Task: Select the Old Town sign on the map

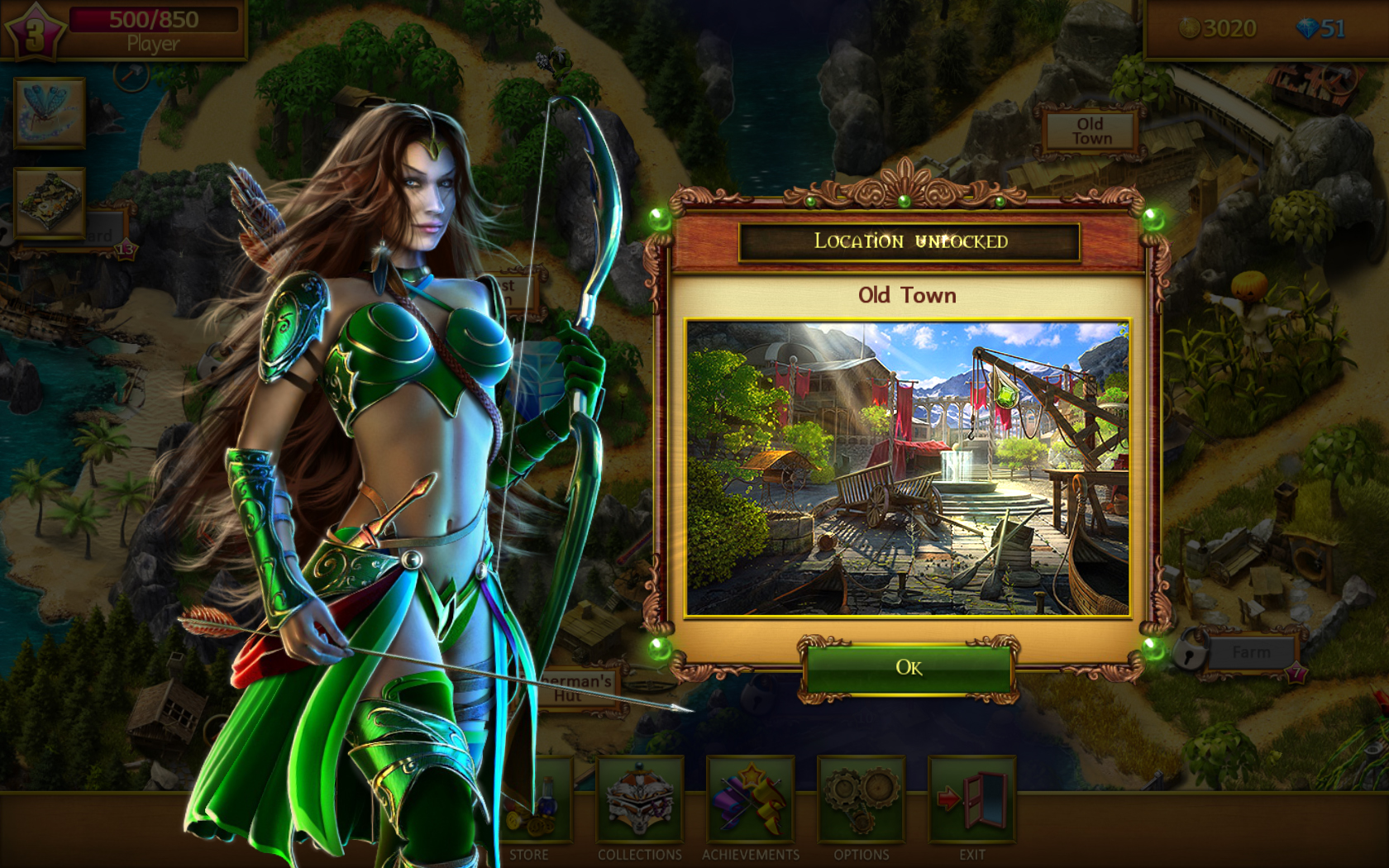Action: pos(1092,130)
